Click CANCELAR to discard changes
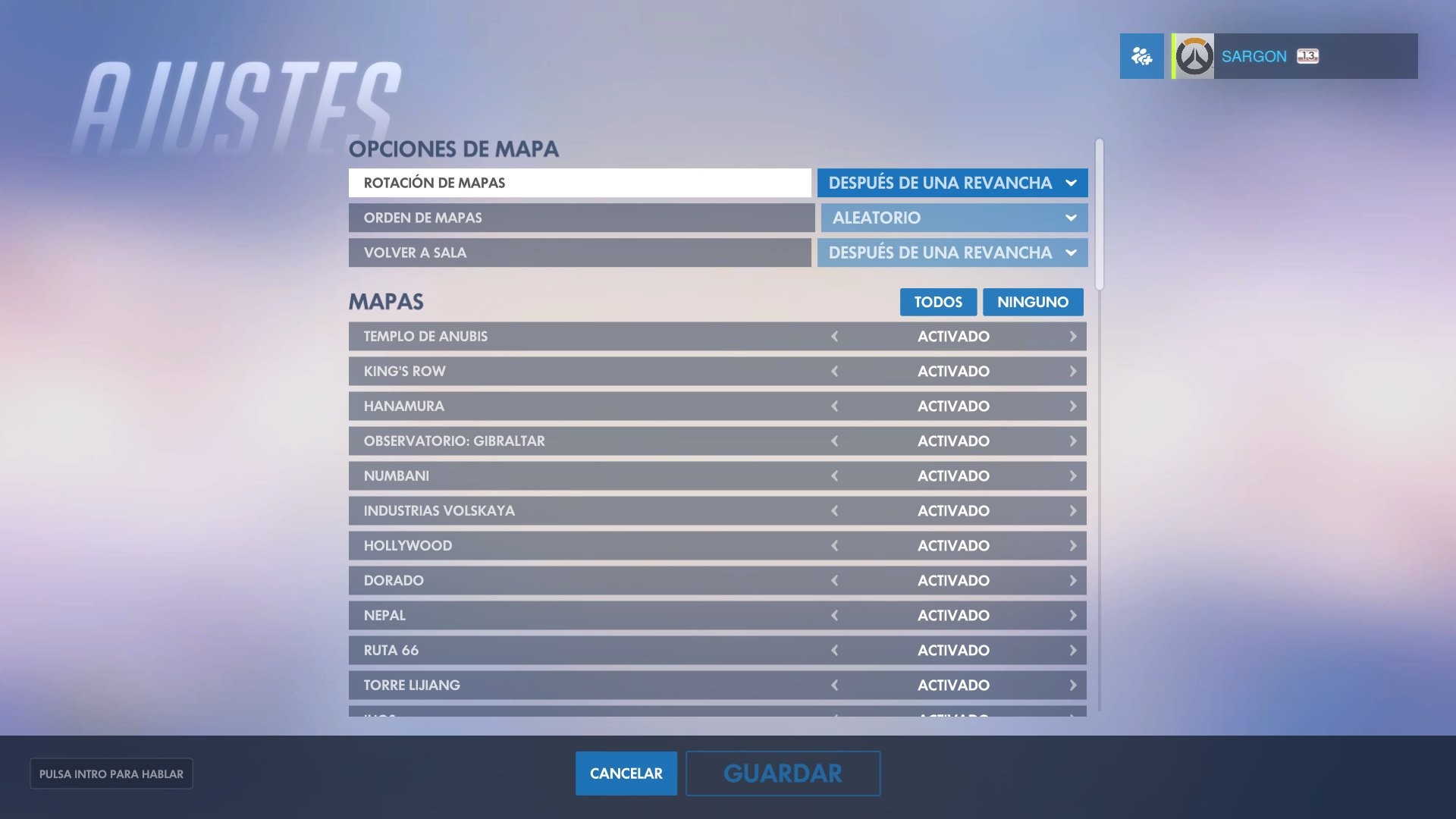This screenshot has height=819, width=1456. tap(626, 773)
